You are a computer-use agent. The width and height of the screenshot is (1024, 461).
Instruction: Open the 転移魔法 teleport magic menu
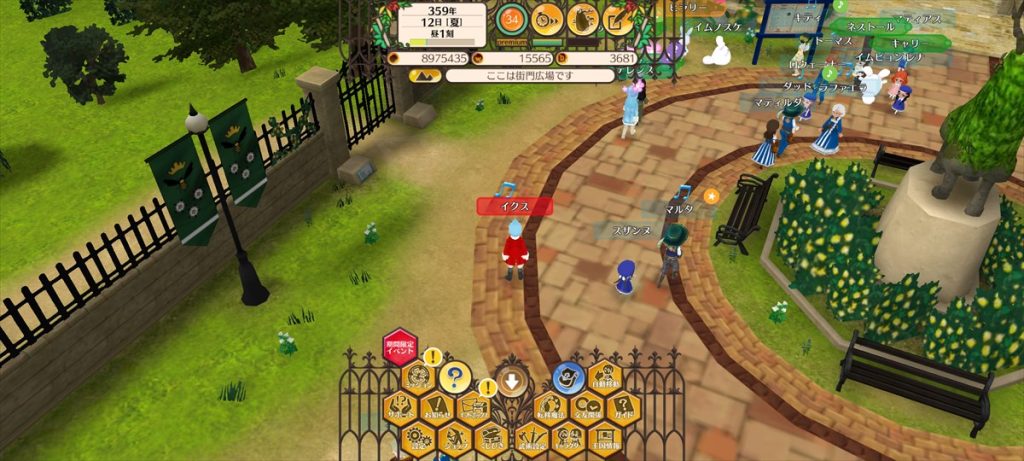[549, 407]
